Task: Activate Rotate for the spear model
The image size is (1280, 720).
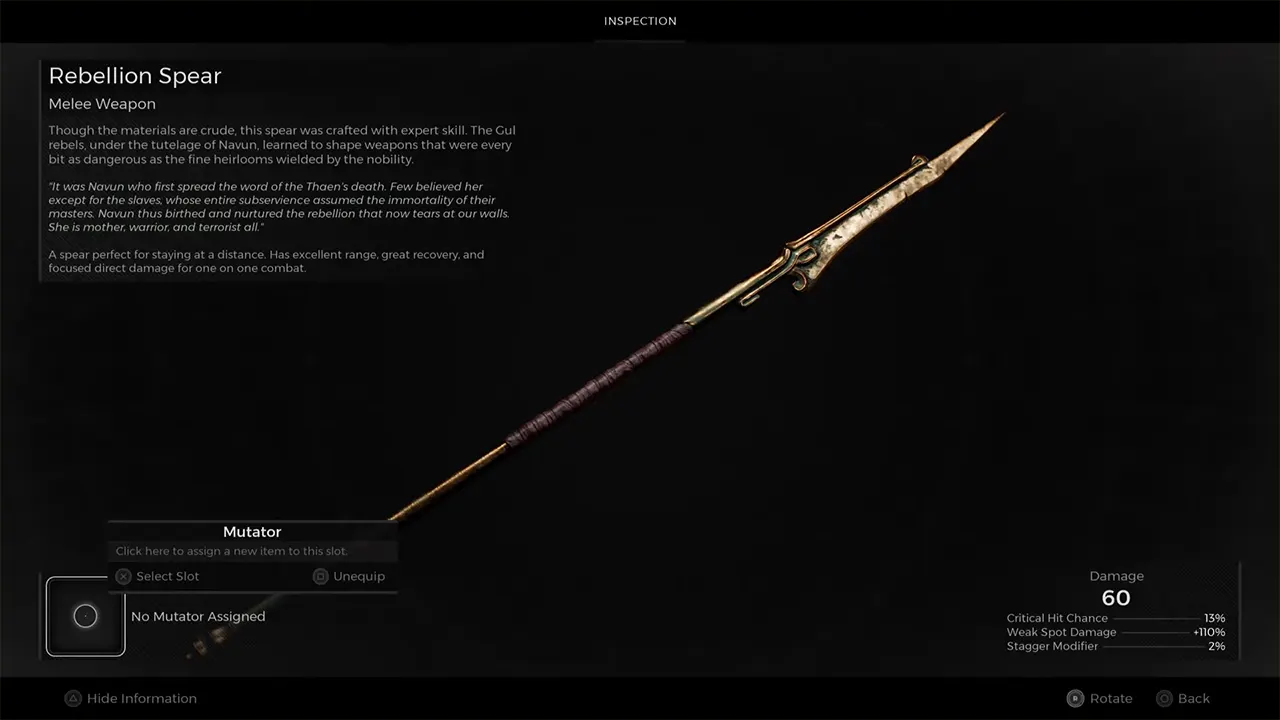Action: (1100, 698)
